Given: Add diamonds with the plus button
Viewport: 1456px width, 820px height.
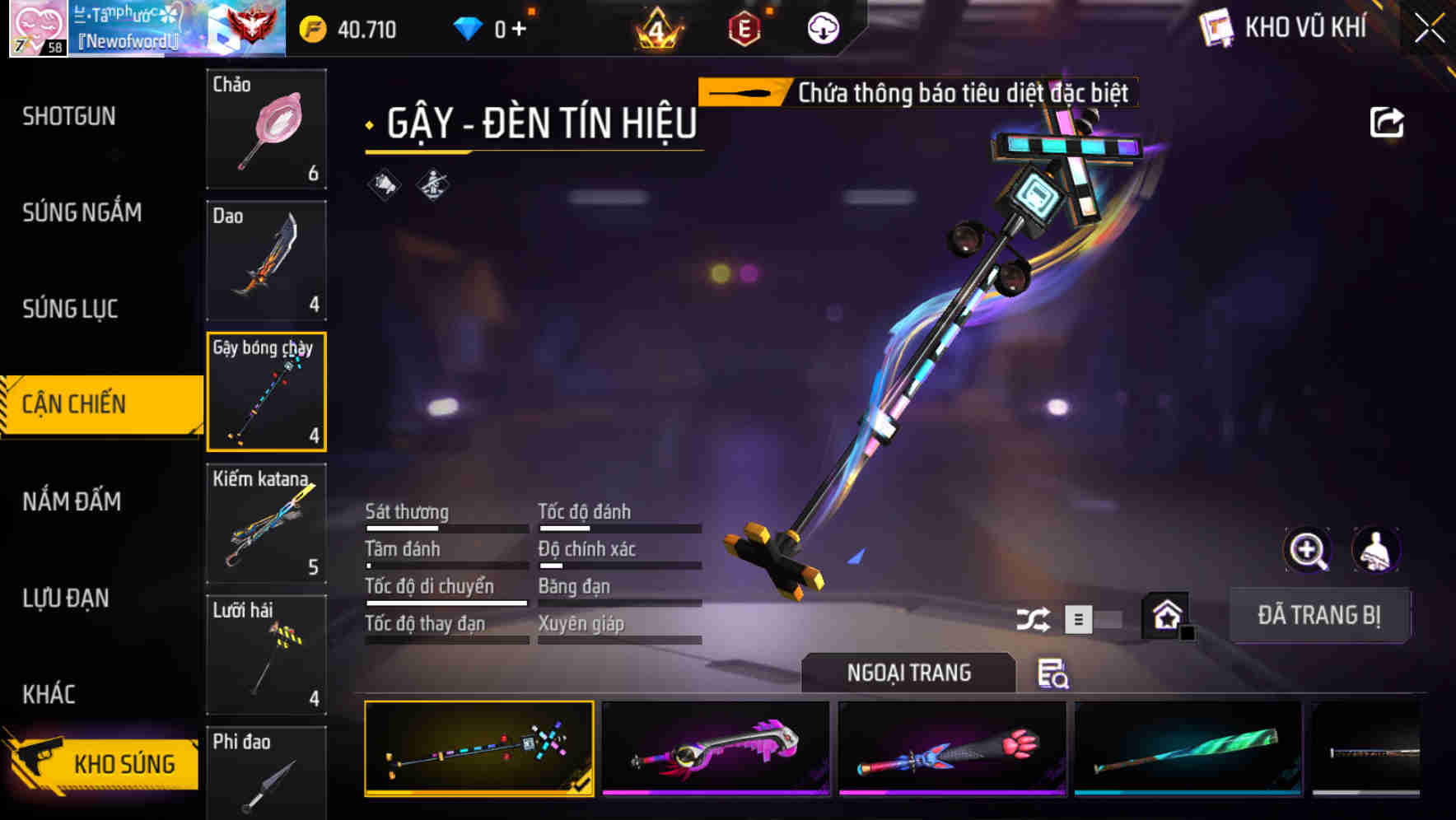Looking at the screenshot, I should (x=519, y=30).
